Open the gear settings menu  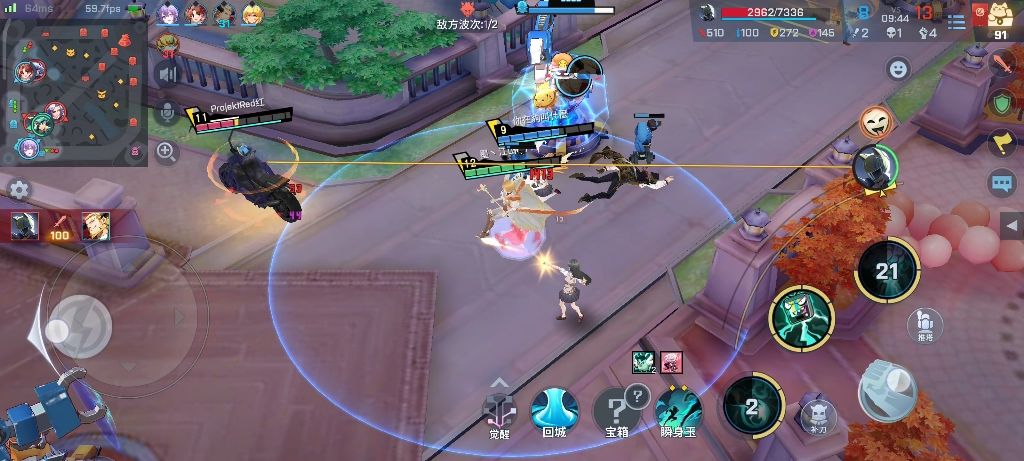coord(19,190)
